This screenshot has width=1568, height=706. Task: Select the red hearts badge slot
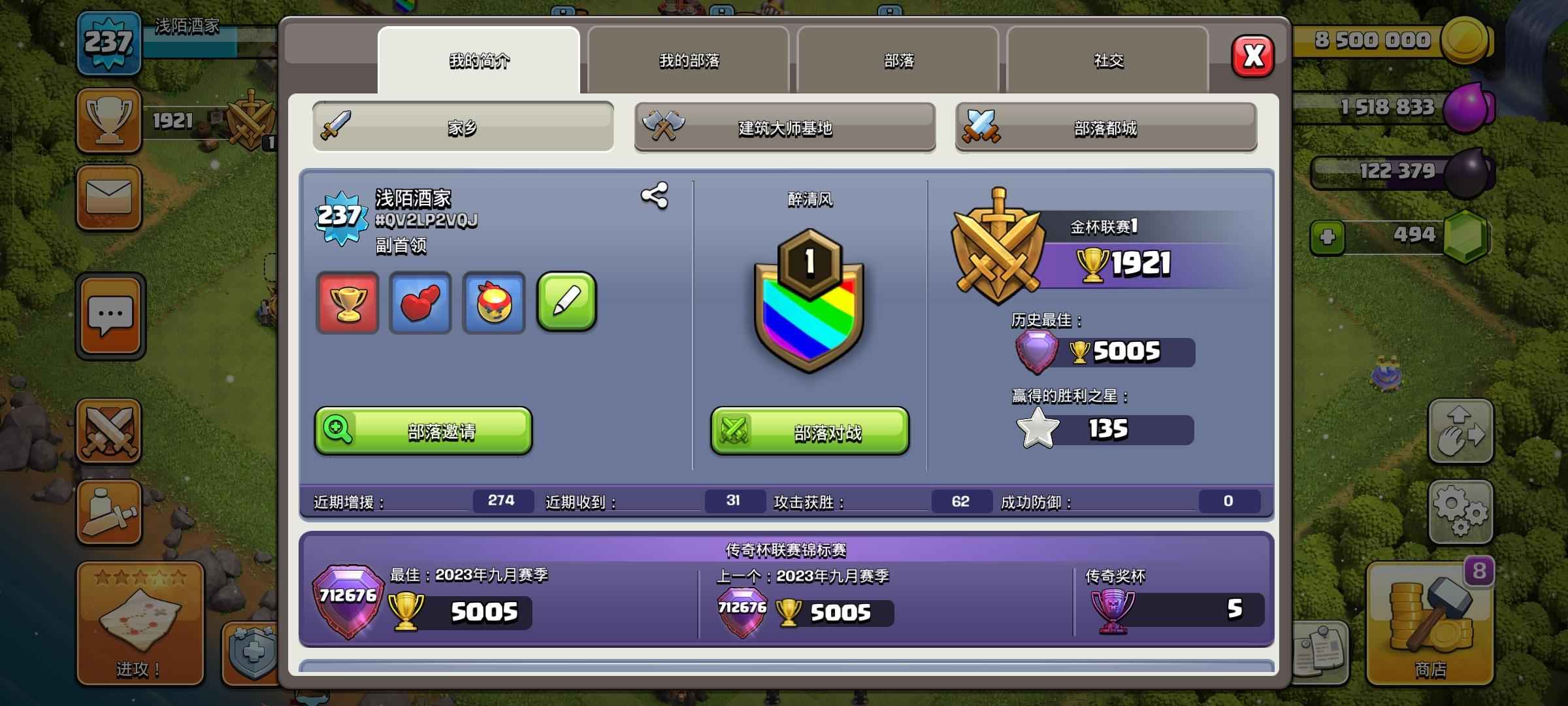coord(420,303)
